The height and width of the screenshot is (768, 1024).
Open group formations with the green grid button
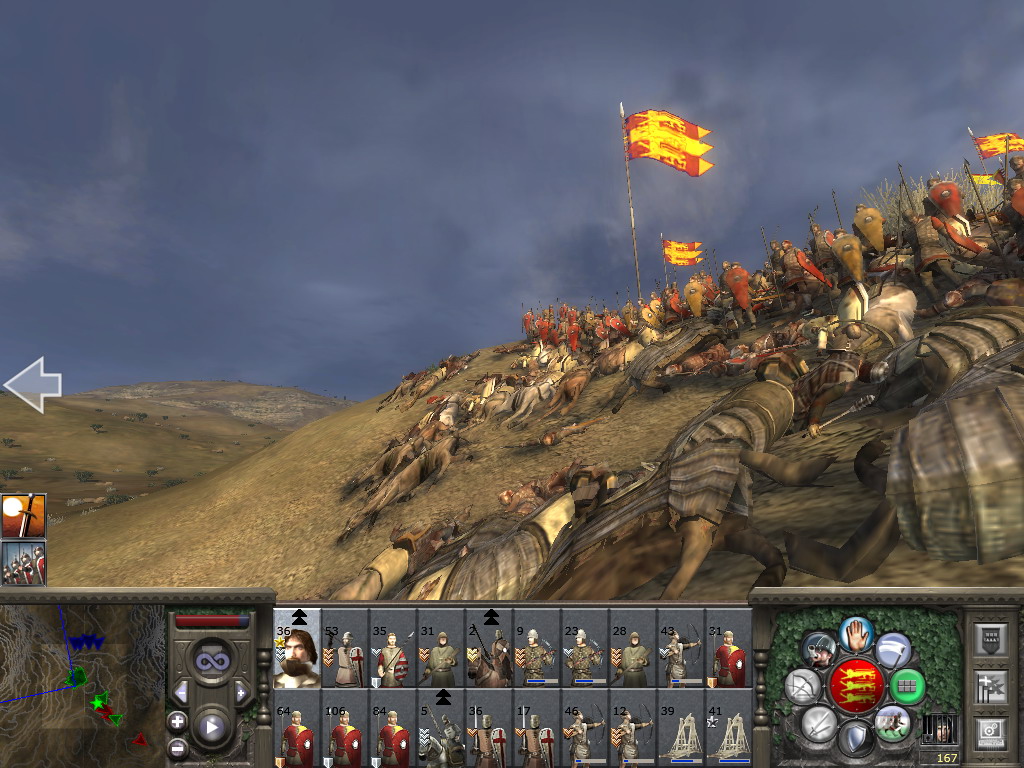(x=907, y=686)
